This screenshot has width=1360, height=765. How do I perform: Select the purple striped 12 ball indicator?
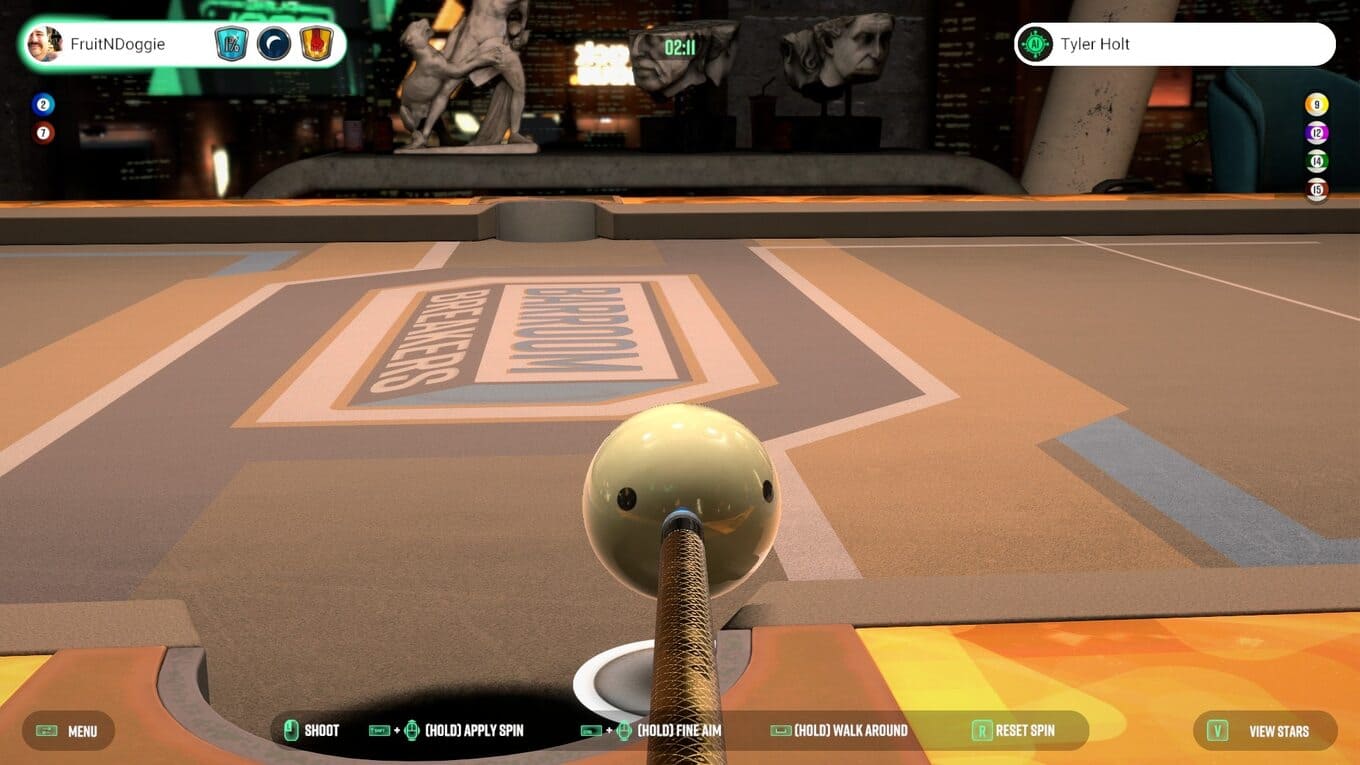click(x=1317, y=132)
